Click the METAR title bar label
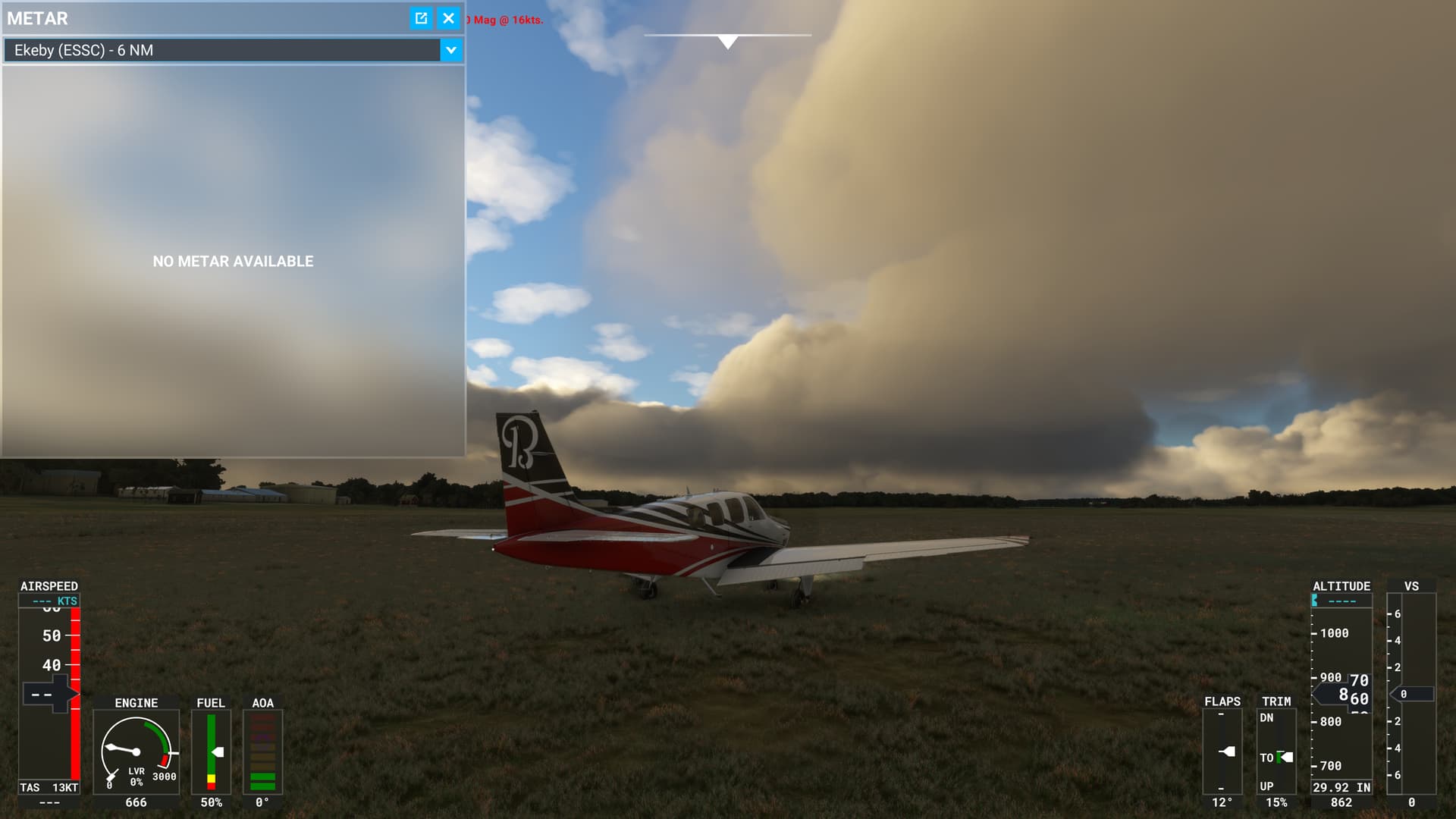The image size is (1456, 819). (38, 18)
